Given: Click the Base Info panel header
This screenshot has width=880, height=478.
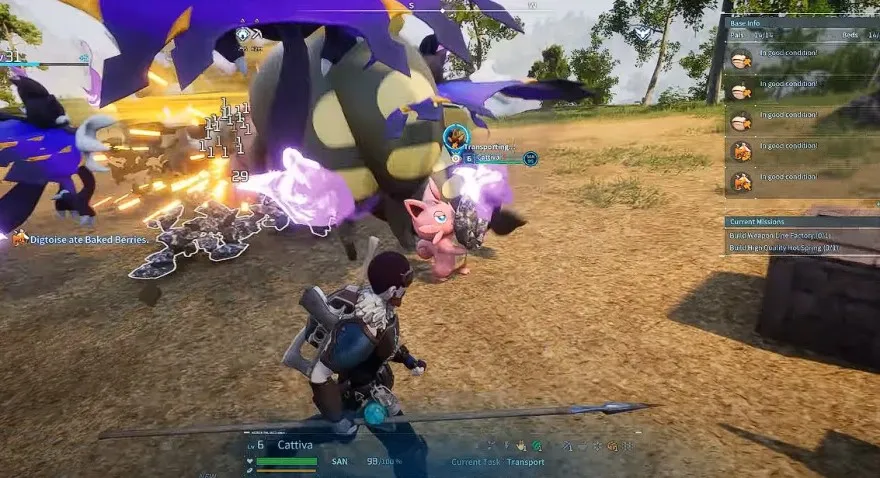Looking at the screenshot, I should pos(748,21).
